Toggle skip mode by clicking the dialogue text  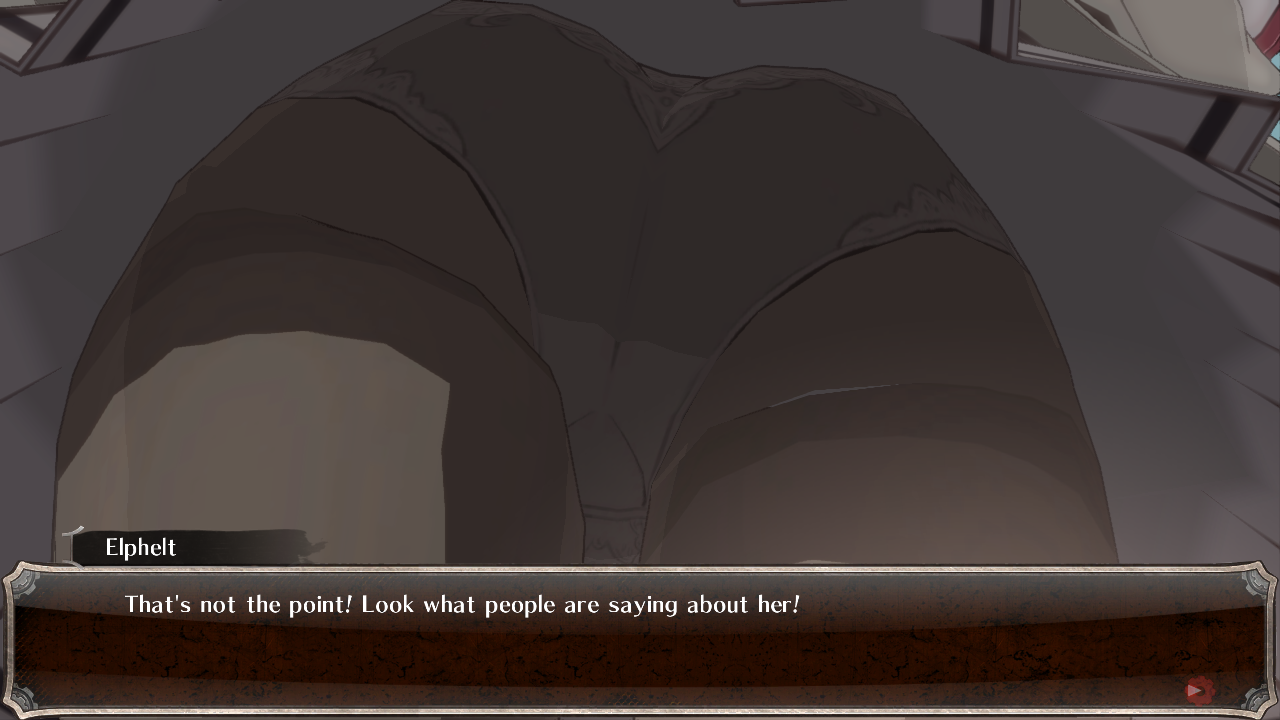pos(460,604)
